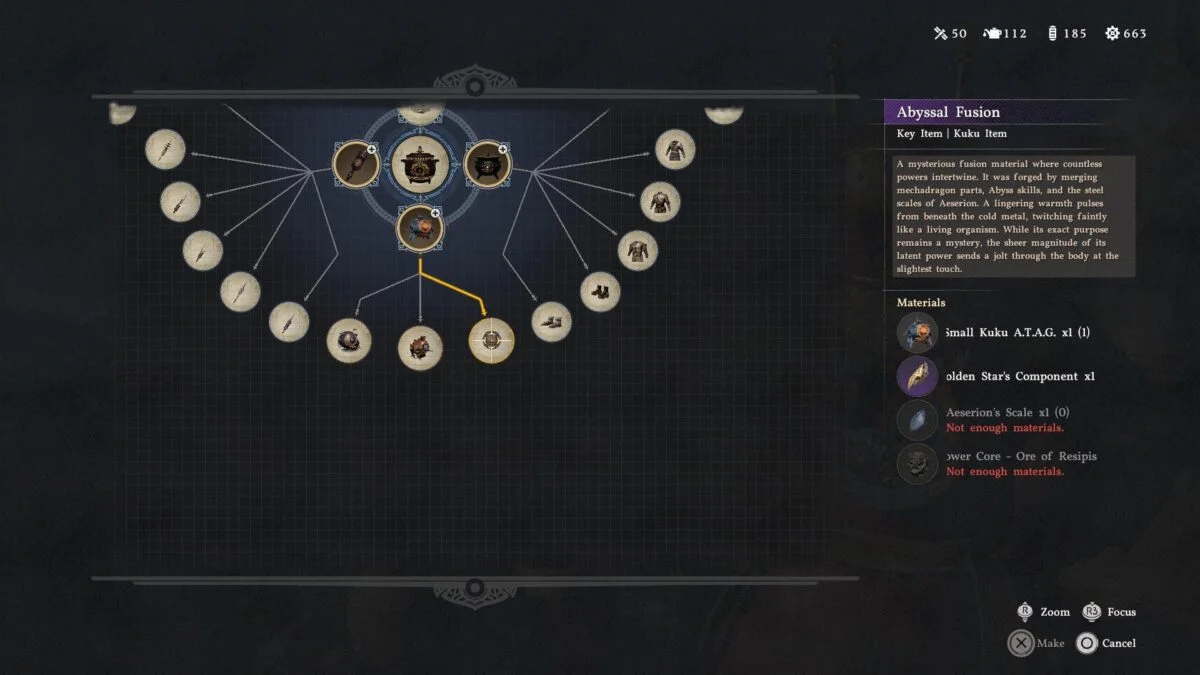The width and height of the screenshot is (1200, 675).
Task: Inspect the Golden Star's Component material
Action: tap(917, 377)
